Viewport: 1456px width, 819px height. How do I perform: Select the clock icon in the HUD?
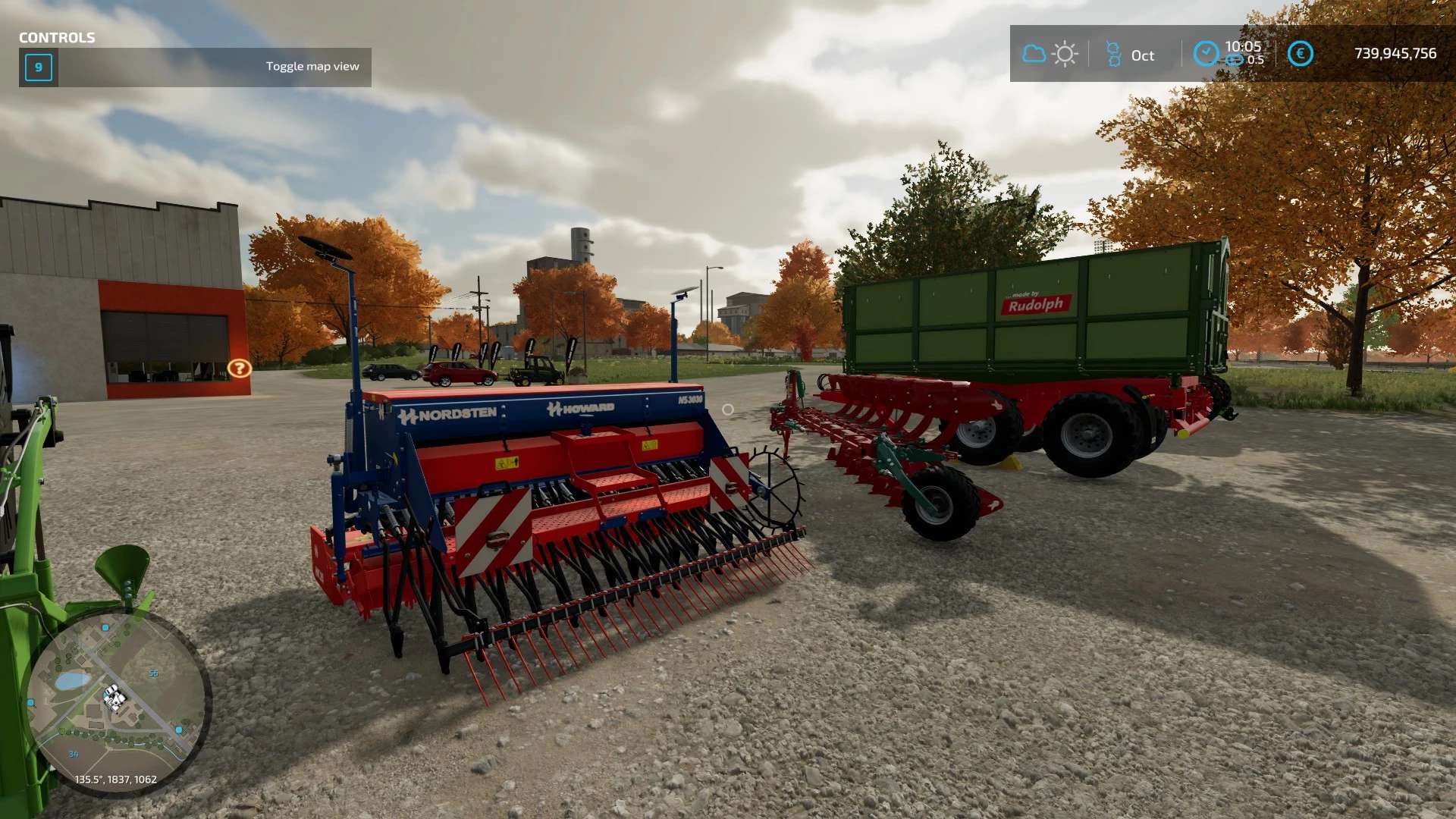click(x=1206, y=53)
